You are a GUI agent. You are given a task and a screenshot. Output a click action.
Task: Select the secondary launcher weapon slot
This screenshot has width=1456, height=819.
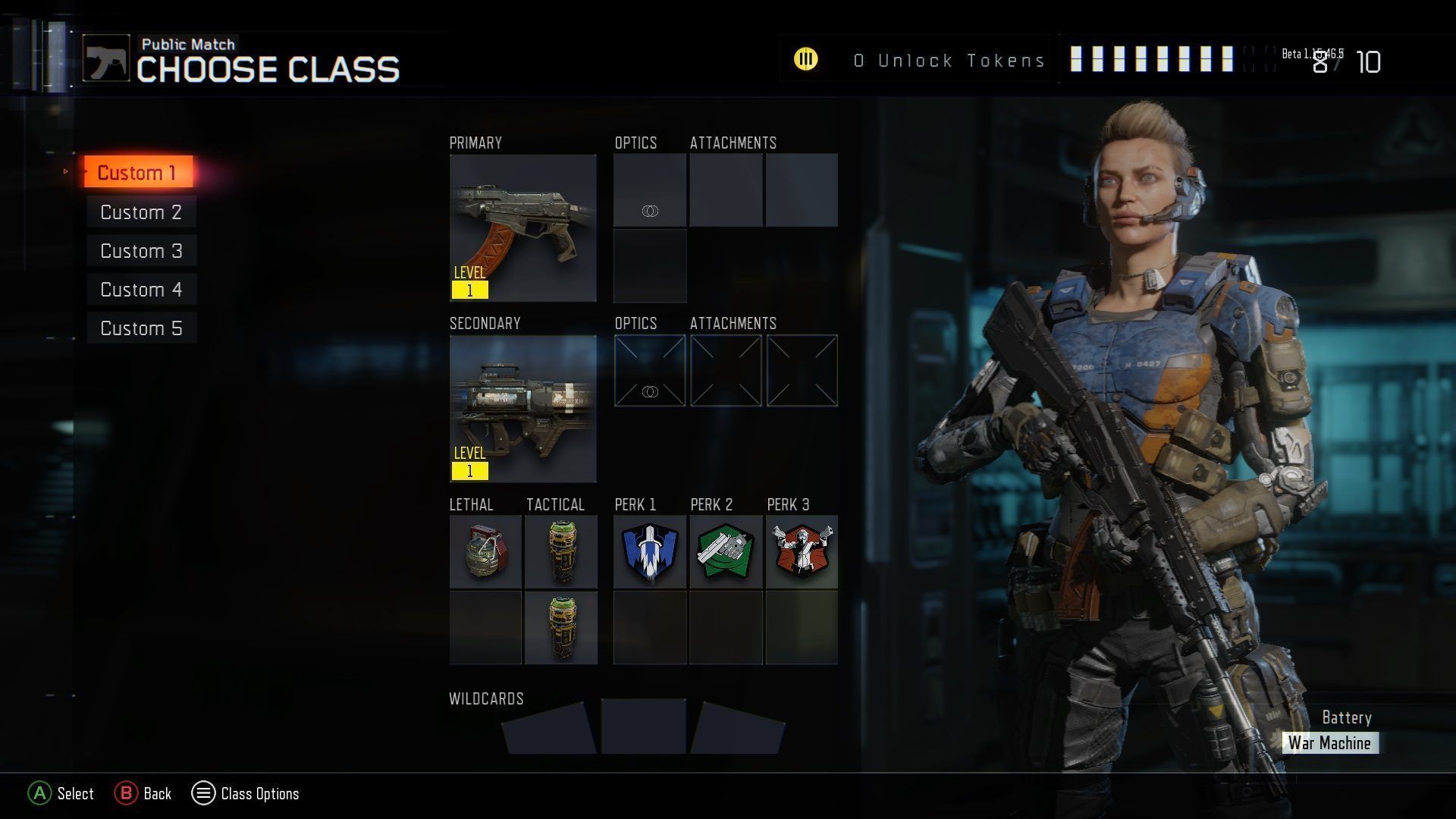522,408
